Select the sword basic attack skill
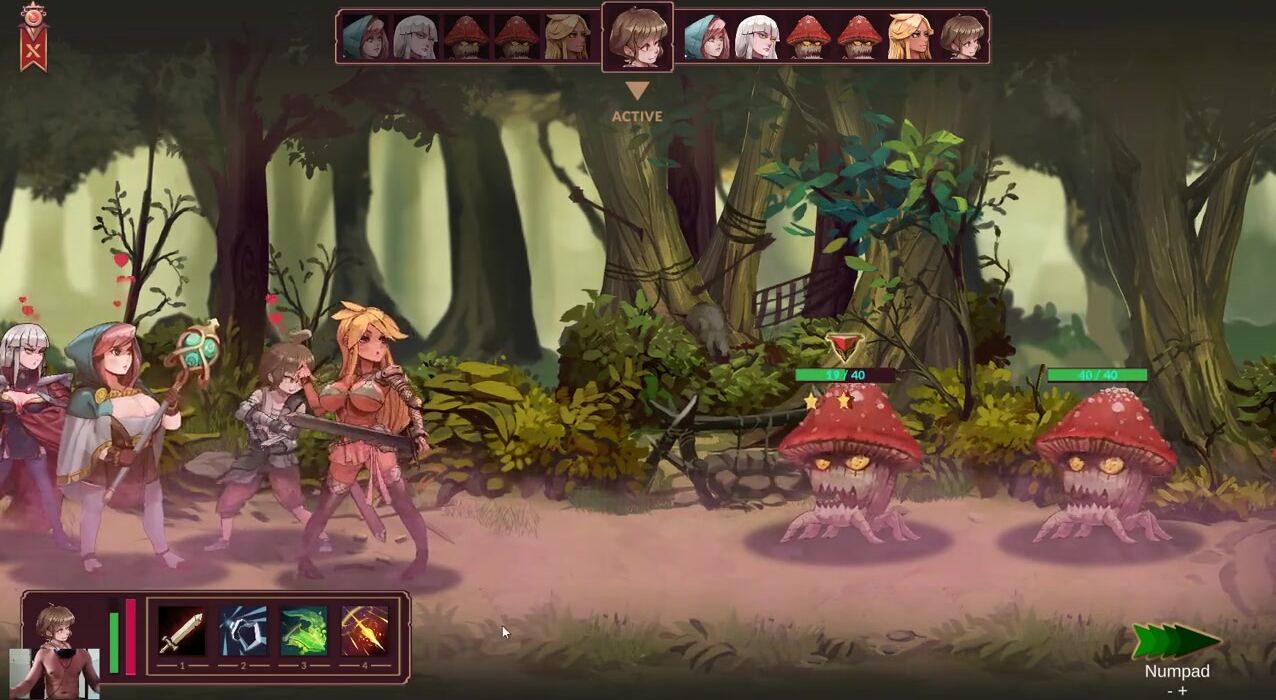Image resolution: width=1276 pixels, height=700 pixels. click(182, 631)
